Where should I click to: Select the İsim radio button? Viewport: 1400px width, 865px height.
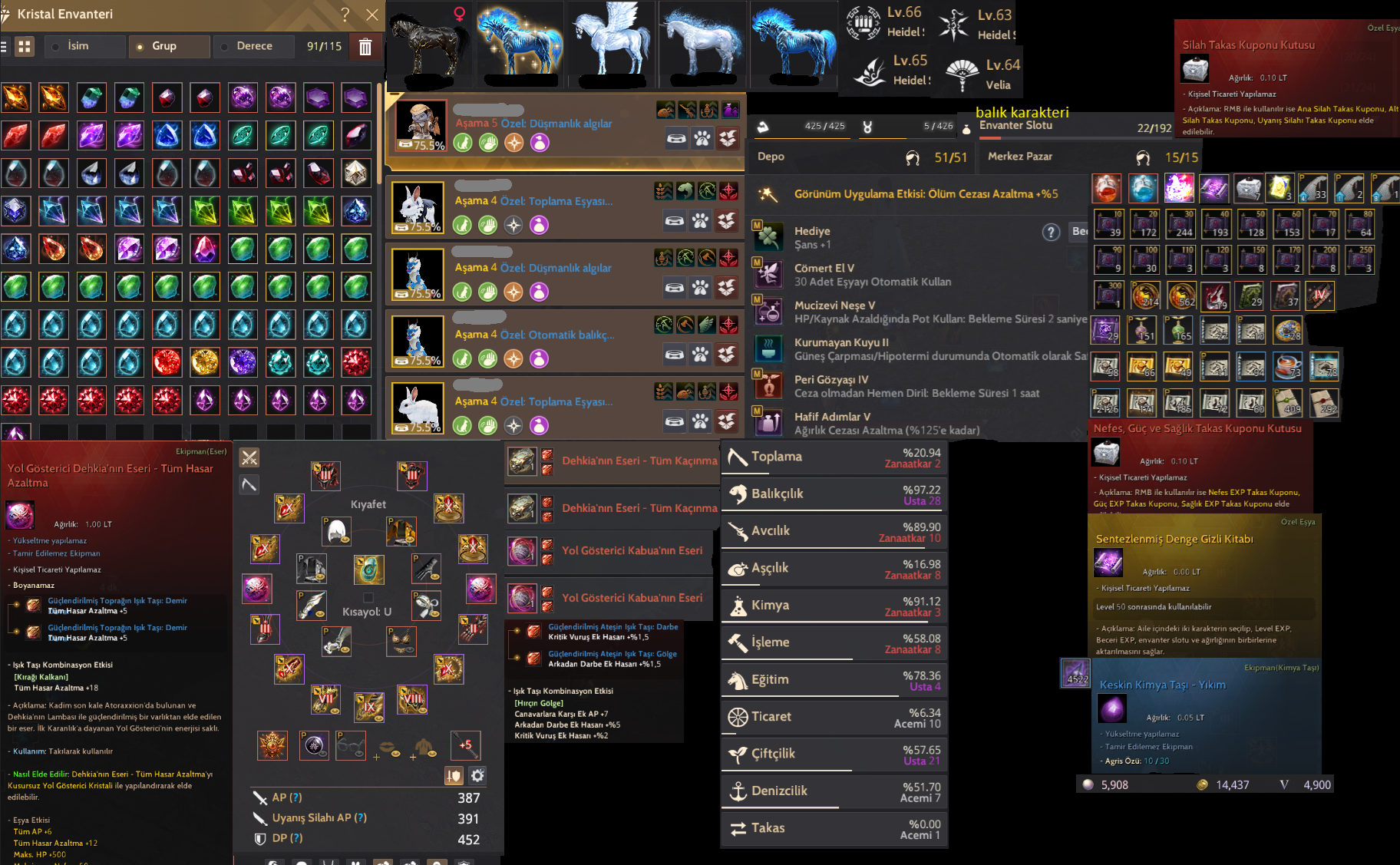[55, 46]
